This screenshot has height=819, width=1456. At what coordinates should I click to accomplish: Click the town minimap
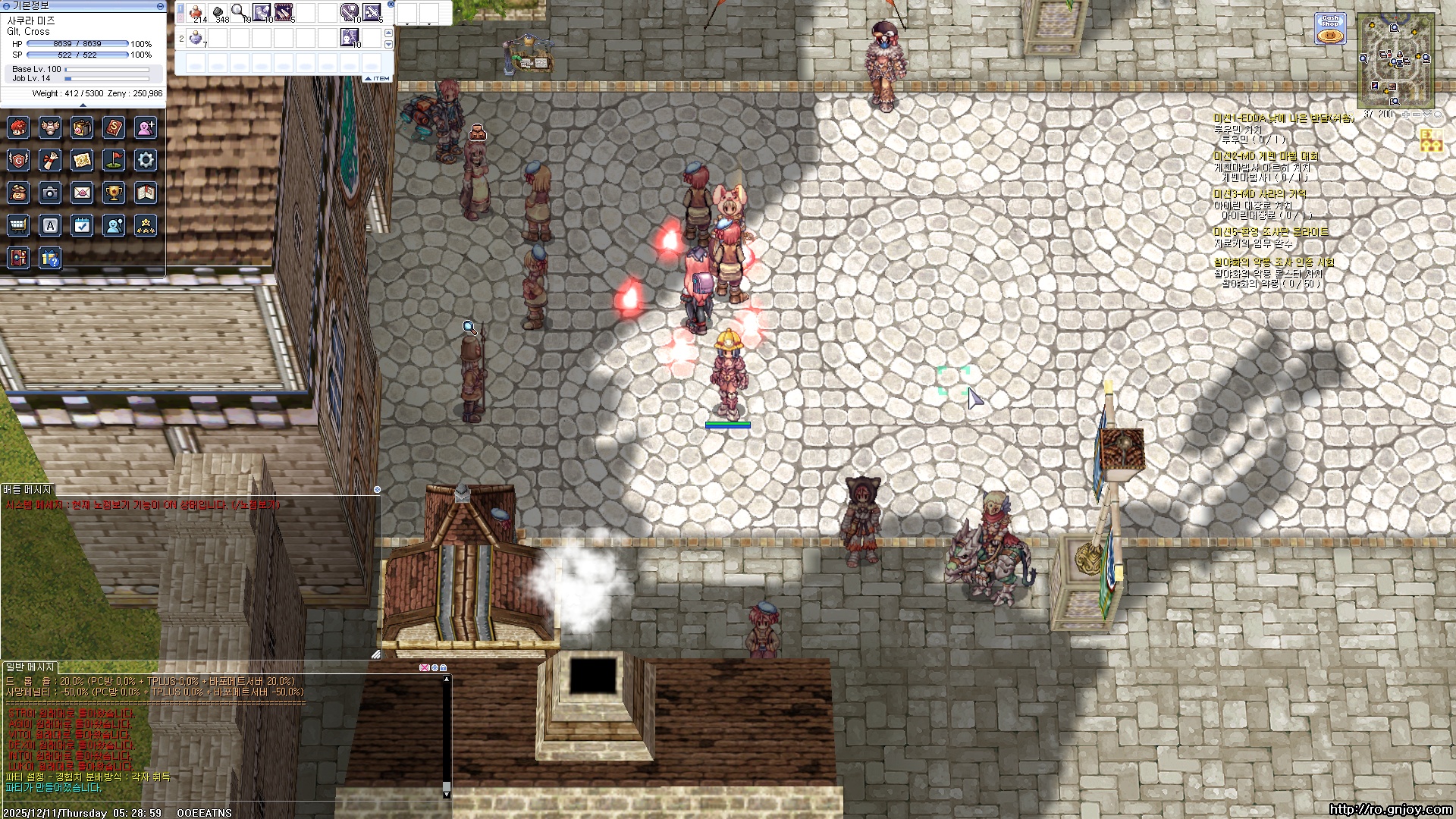pyautogui.click(x=1395, y=61)
